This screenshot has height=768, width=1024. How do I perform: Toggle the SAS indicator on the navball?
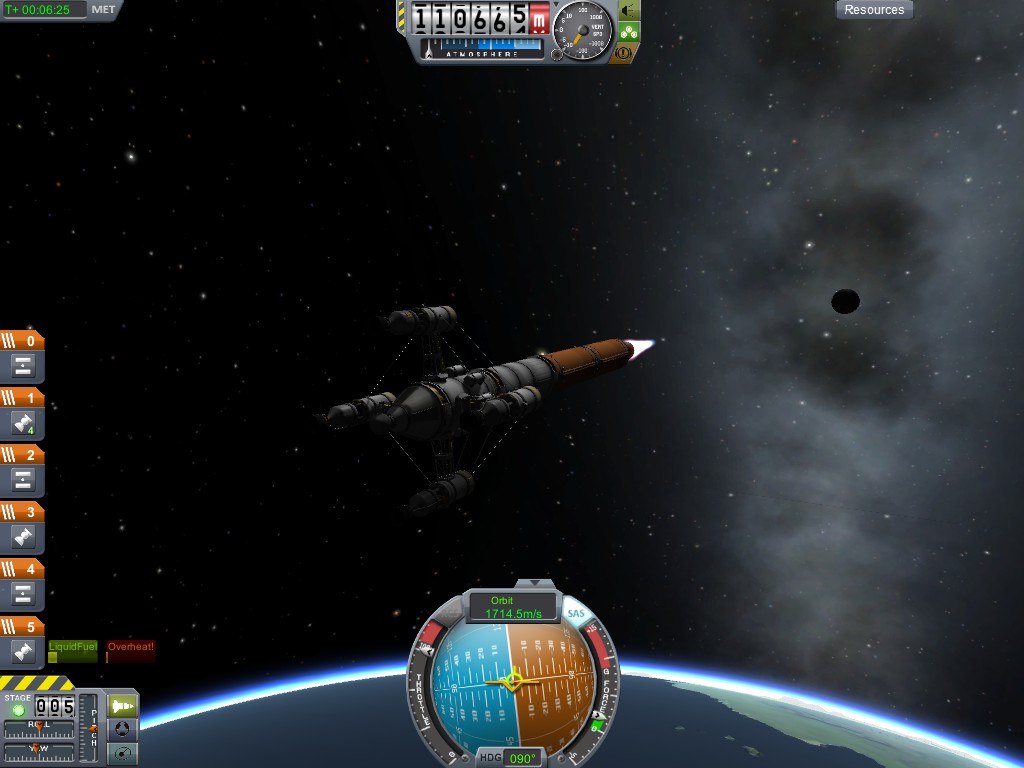coord(576,613)
